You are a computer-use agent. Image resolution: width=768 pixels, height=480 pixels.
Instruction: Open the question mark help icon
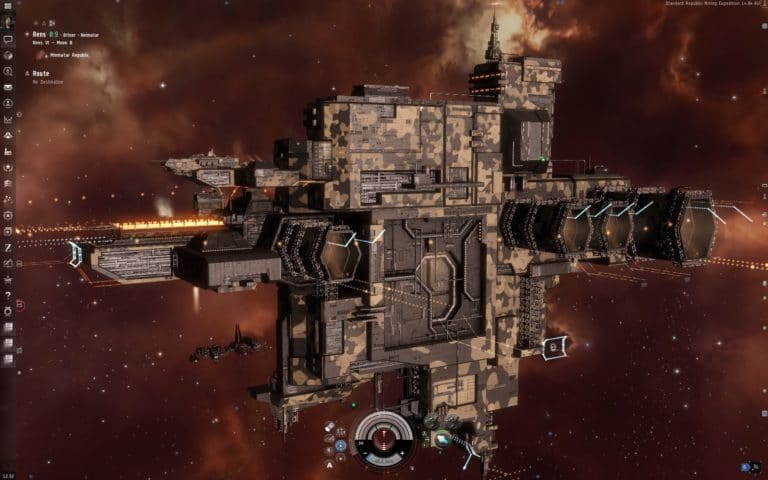click(8, 295)
